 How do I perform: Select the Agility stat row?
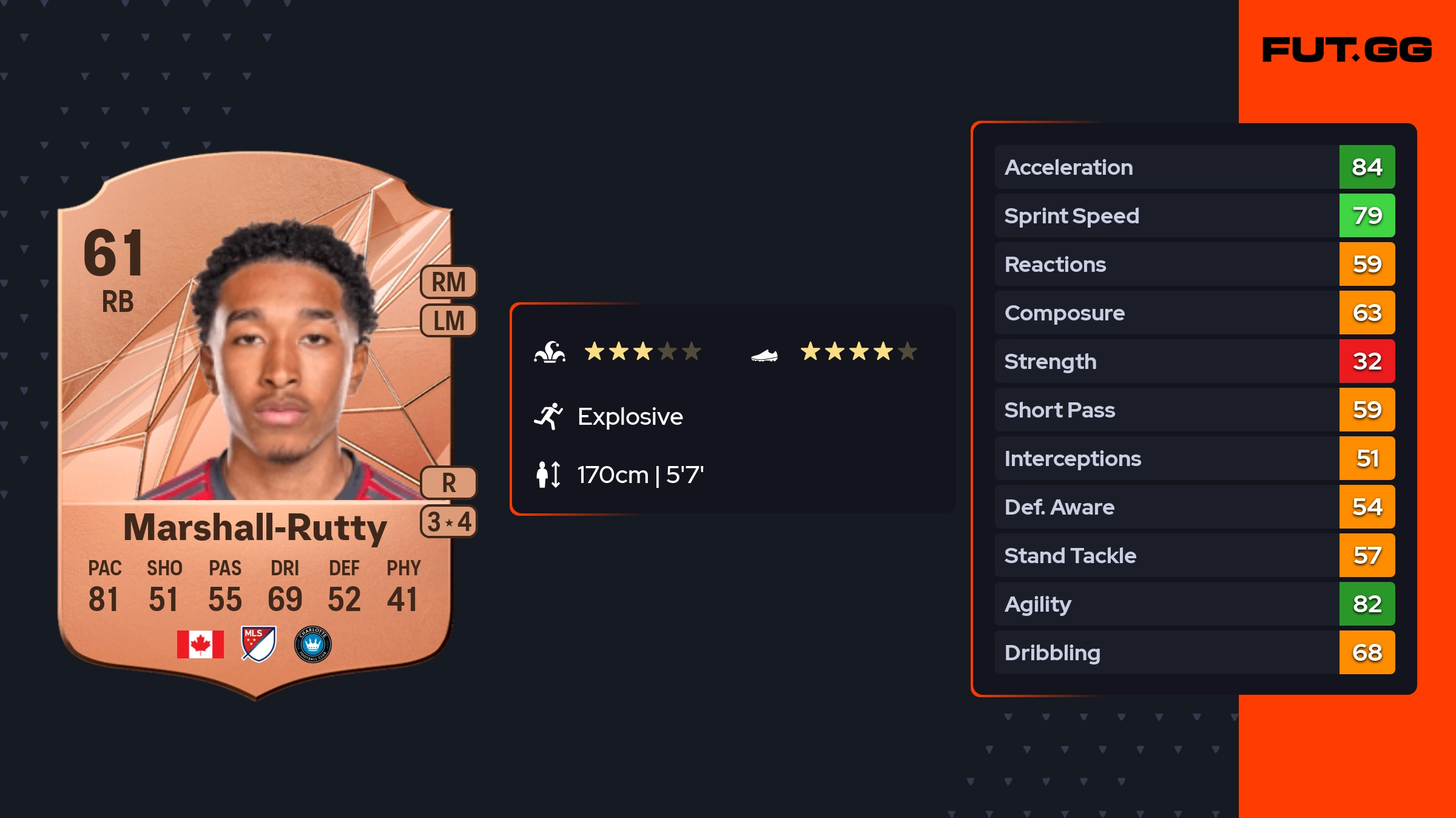coord(1194,604)
